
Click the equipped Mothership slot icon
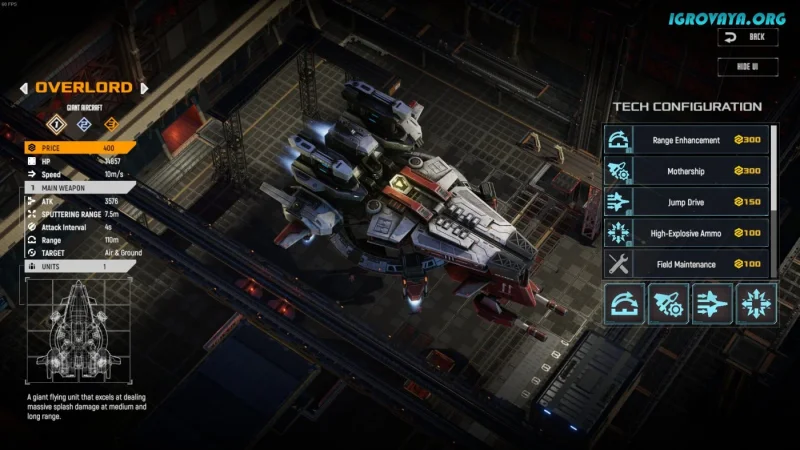point(669,304)
